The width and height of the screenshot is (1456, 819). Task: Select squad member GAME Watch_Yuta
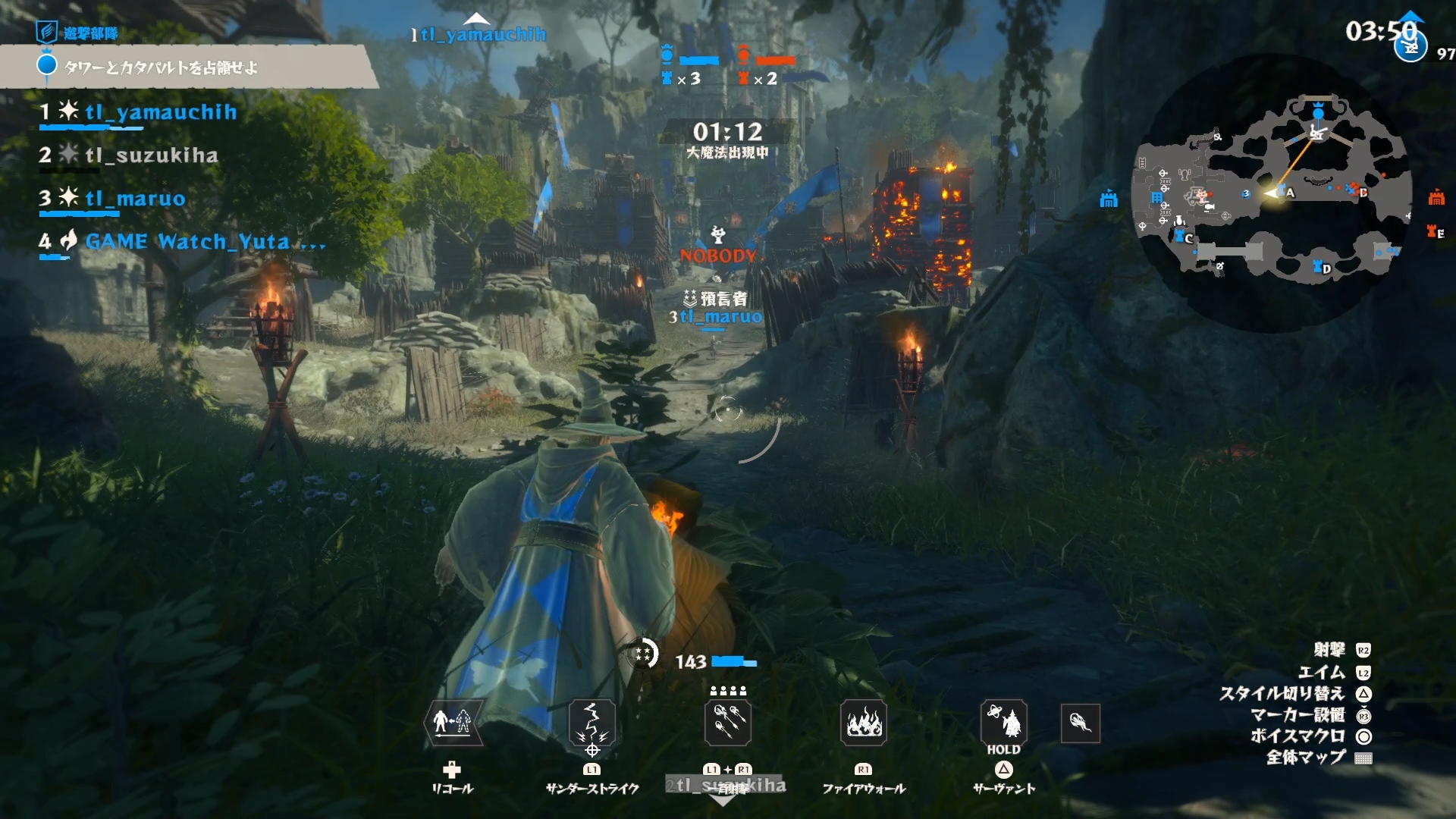click(x=187, y=242)
